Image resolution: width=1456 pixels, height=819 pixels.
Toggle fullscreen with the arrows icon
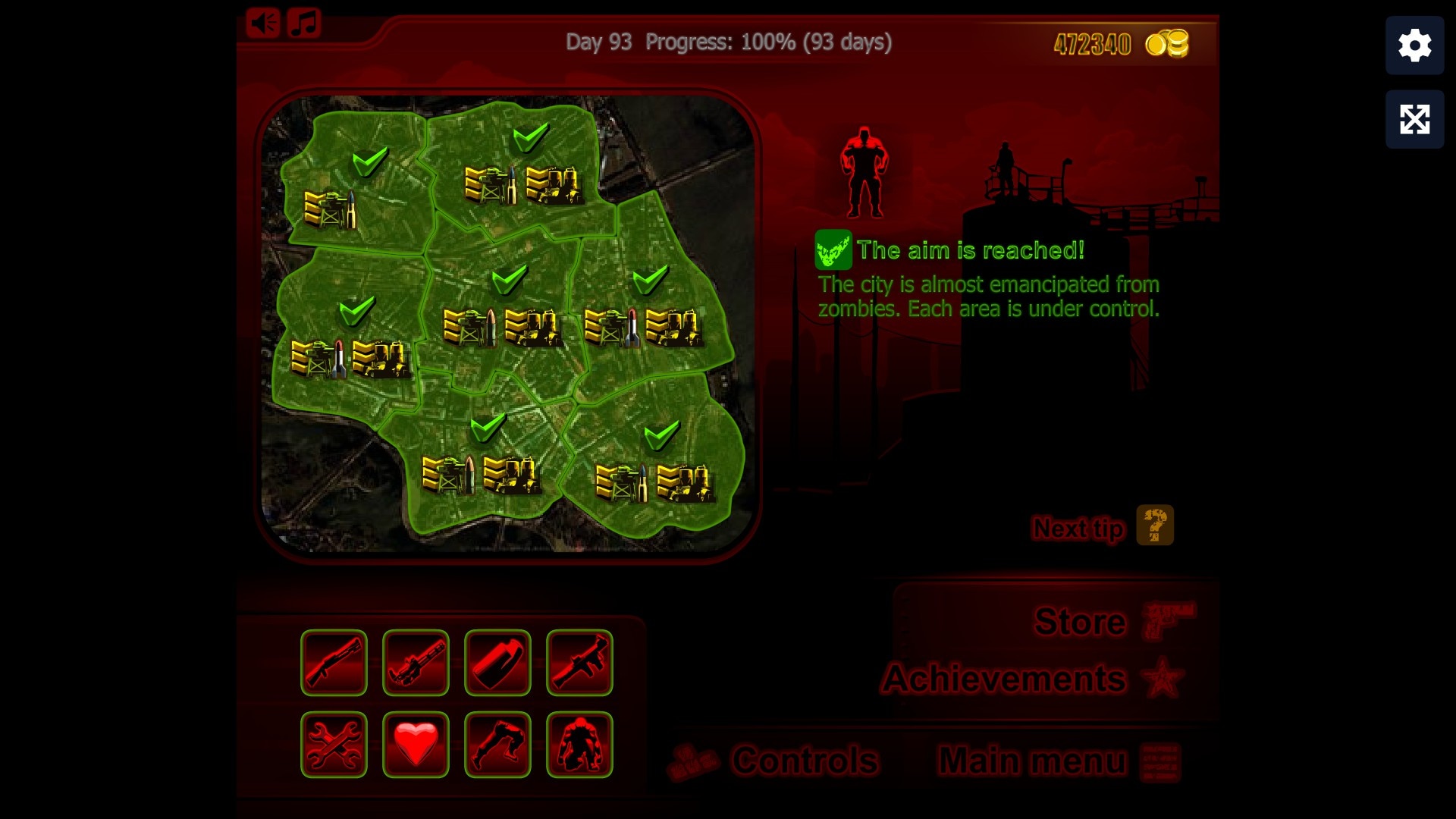1414,119
